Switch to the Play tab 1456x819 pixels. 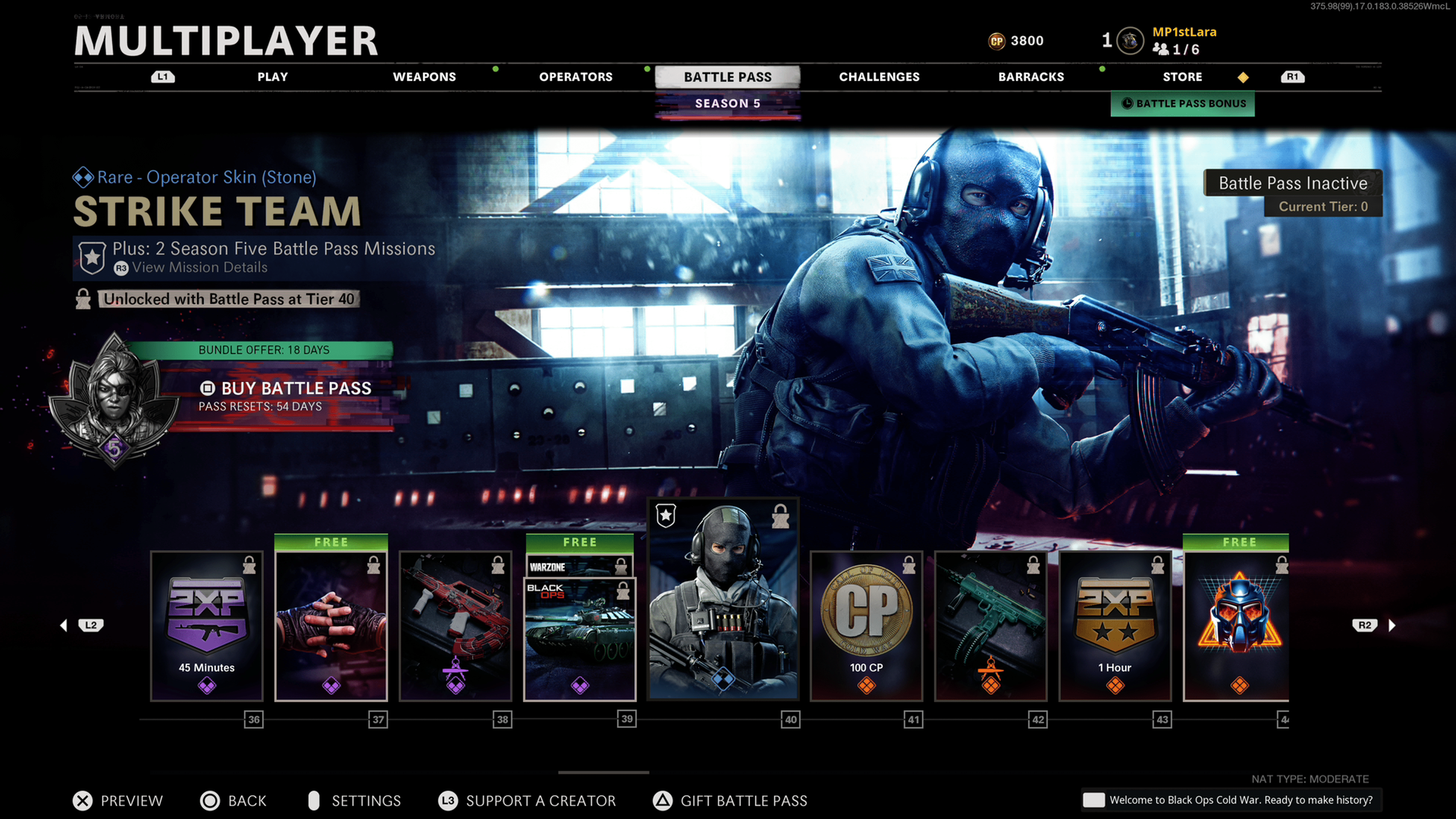(x=273, y=77)
